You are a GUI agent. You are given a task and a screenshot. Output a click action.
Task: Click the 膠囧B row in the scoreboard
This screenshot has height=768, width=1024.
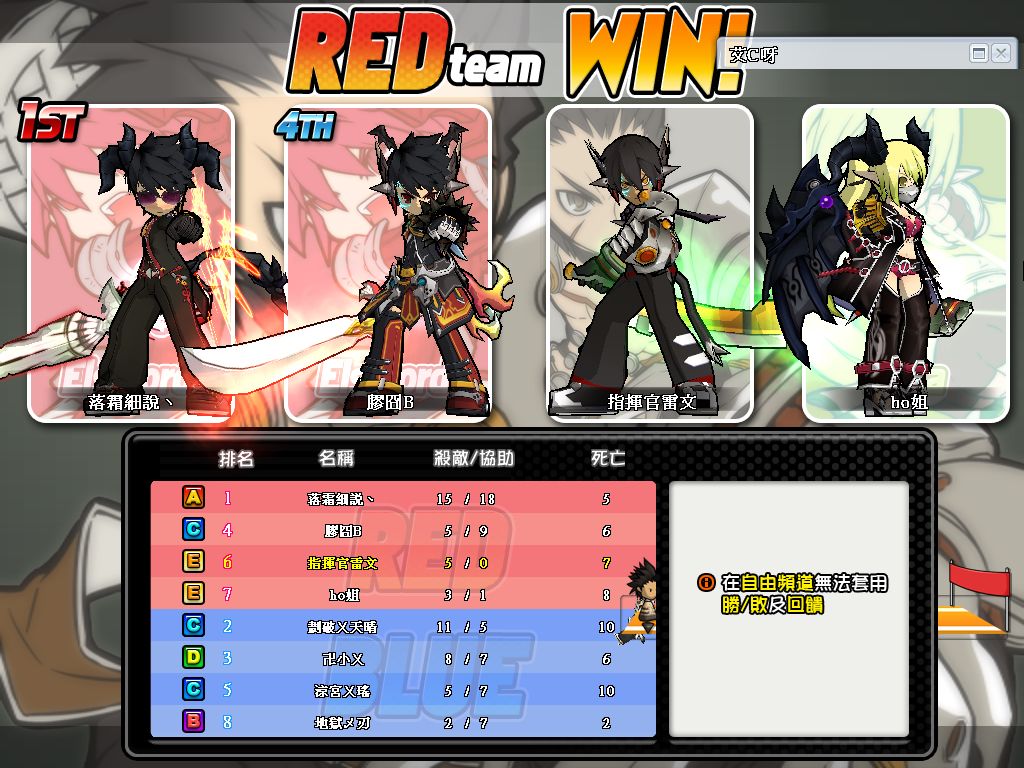[403, 530]
